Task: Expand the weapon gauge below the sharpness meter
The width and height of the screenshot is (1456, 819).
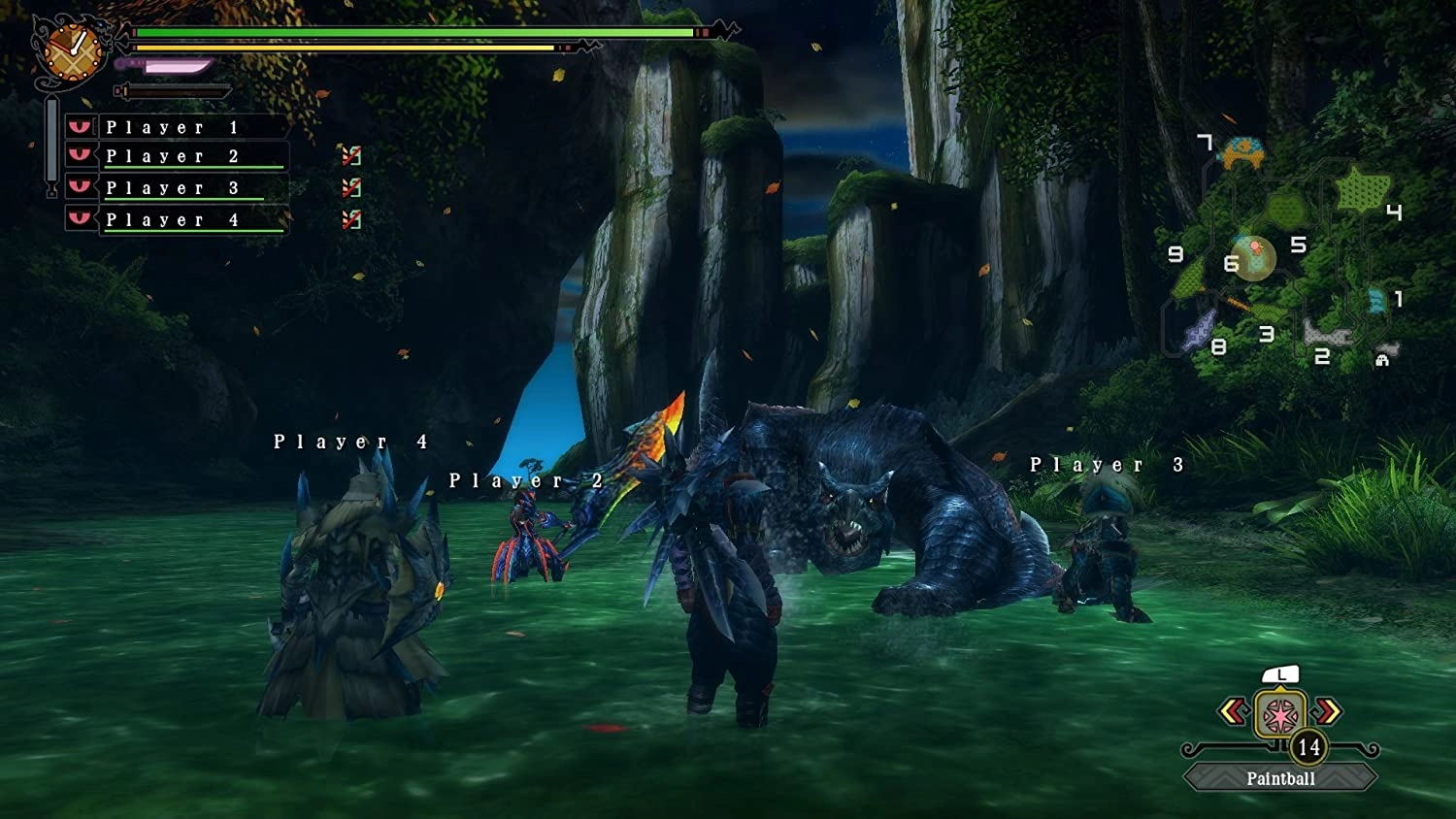Action: (x=170, y=90)
